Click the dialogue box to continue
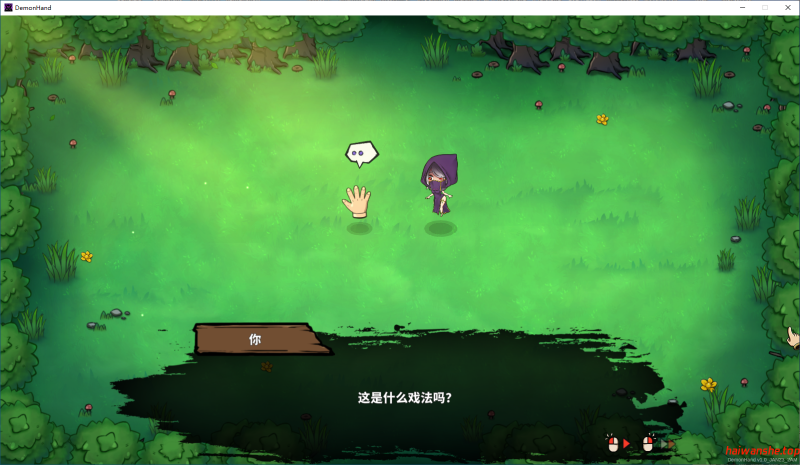800x465 pixels. point(404,396)
